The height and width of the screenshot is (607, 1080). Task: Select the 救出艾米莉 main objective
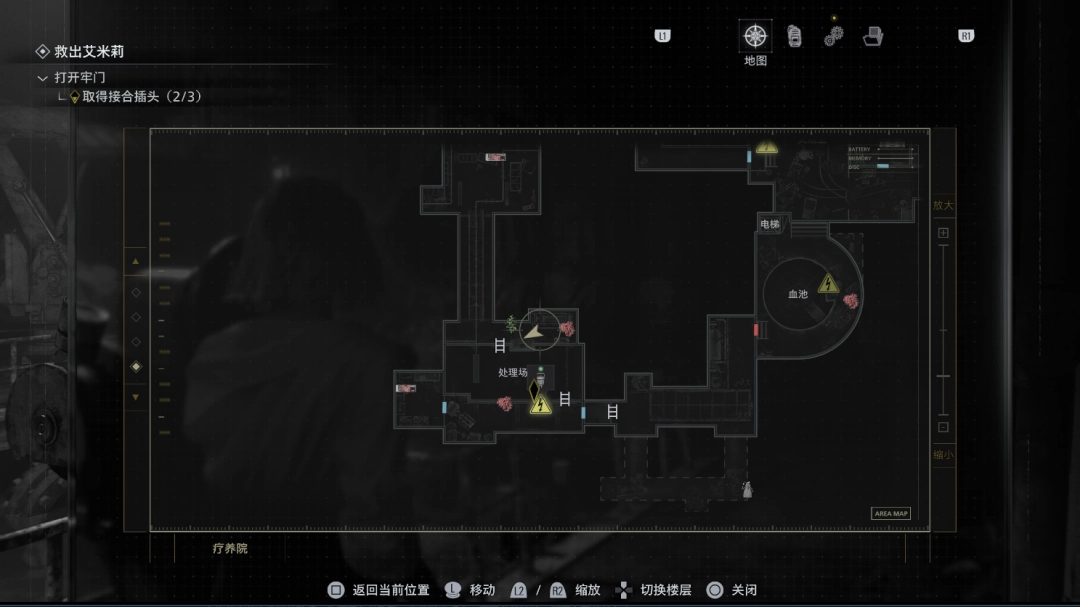pyautogui.click(x=88, y=52)
